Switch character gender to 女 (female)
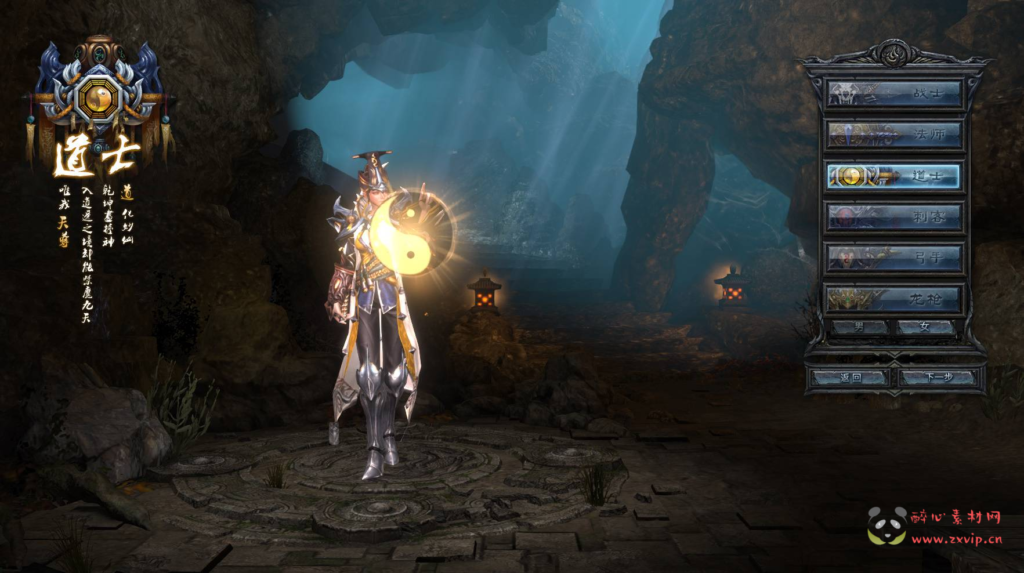Viewport: 1024px width, 573px height. (926, 327)
